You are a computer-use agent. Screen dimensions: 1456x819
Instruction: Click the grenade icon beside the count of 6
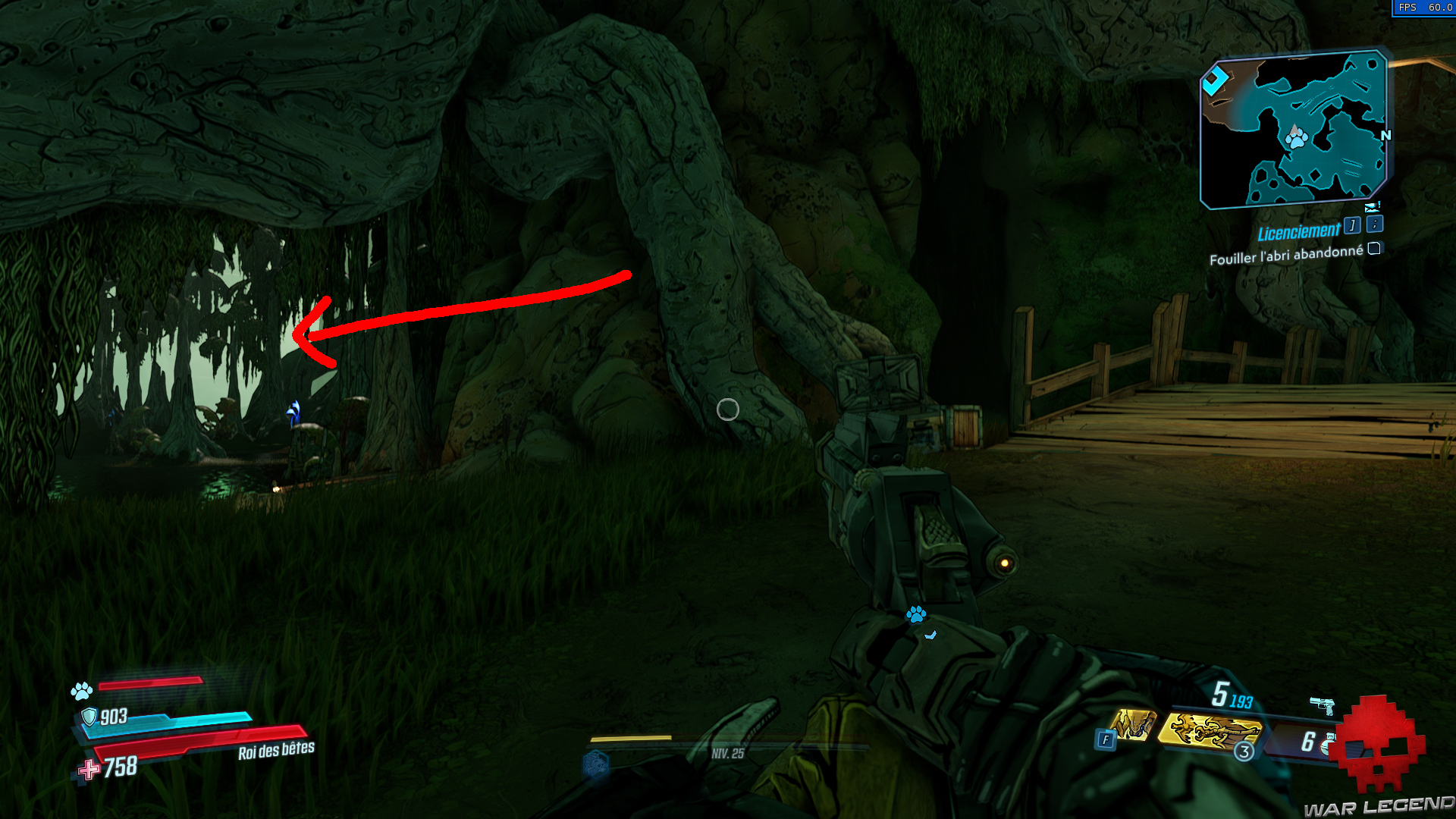pos(1326,745)
